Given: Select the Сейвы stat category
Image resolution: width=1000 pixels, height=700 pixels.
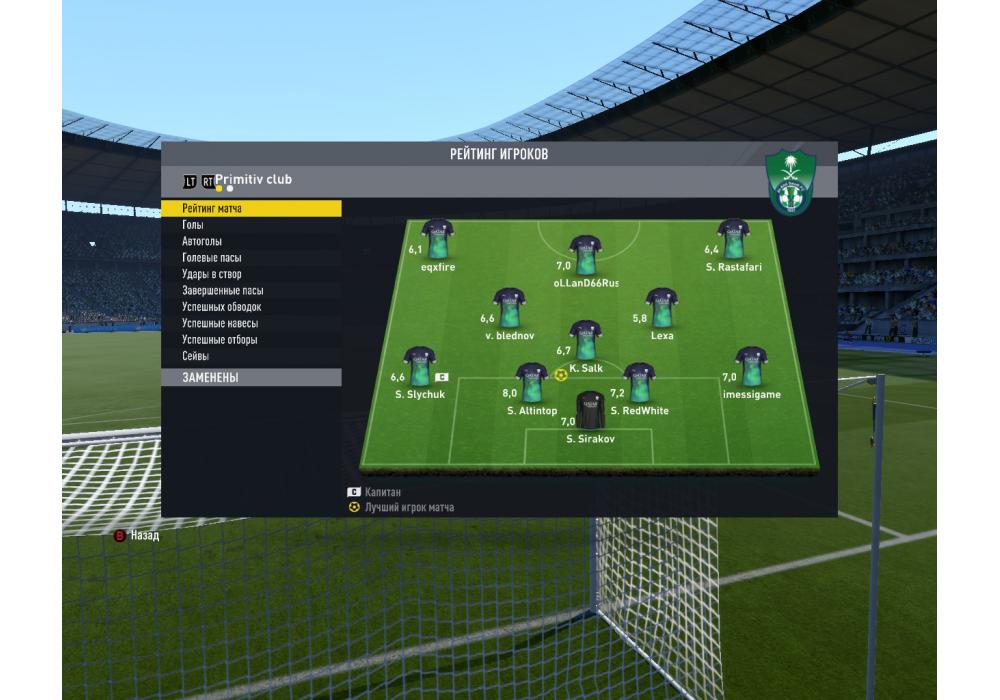Looking at the screenshot, I should (195, 356).
